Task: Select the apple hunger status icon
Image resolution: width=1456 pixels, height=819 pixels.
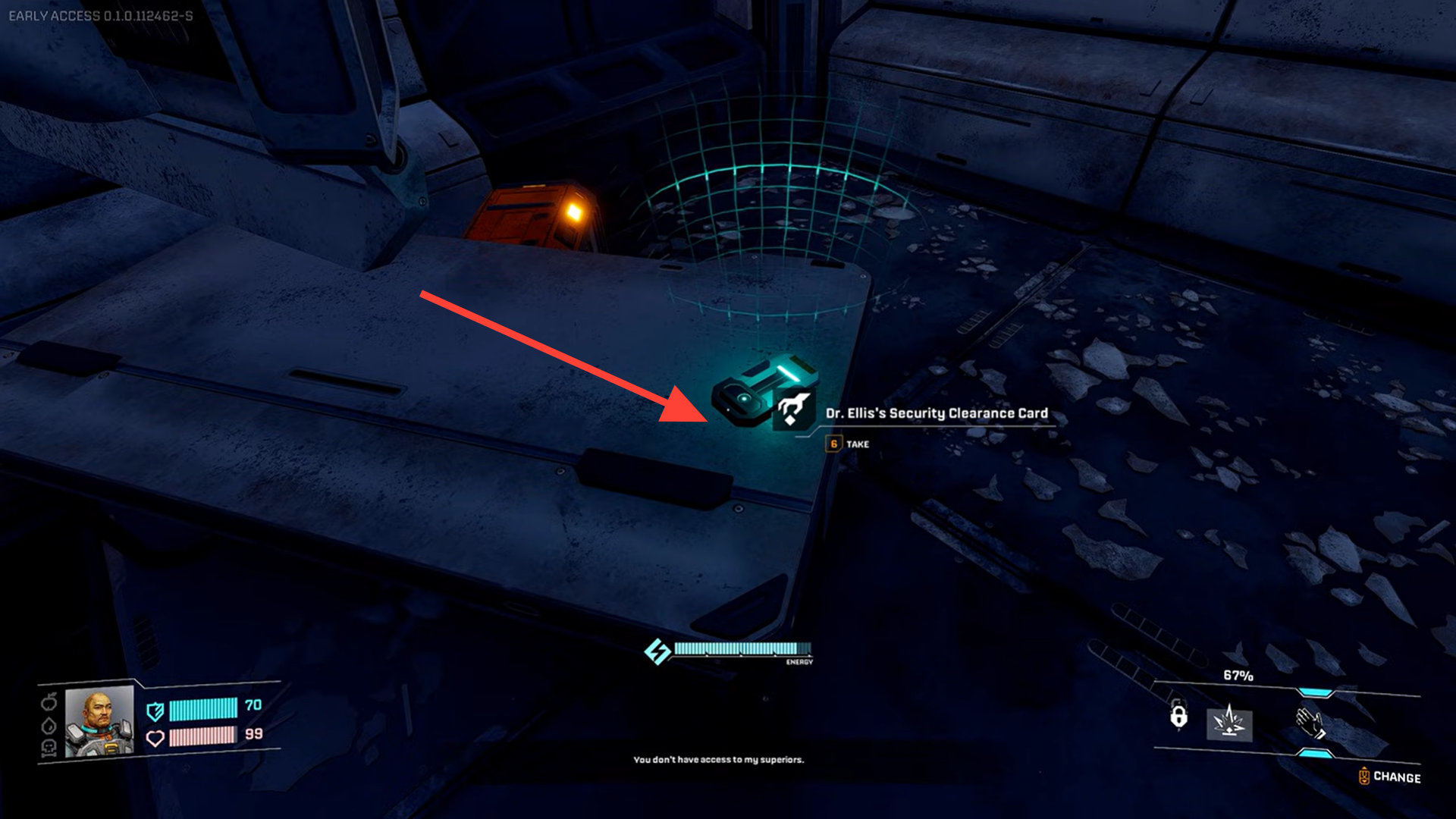Action: (49, 701)
